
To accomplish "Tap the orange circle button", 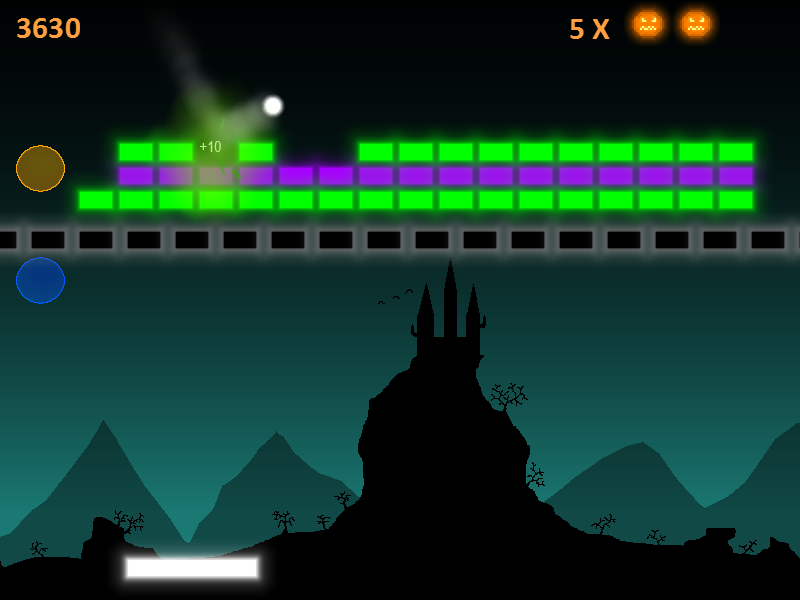I will (40, 168).
